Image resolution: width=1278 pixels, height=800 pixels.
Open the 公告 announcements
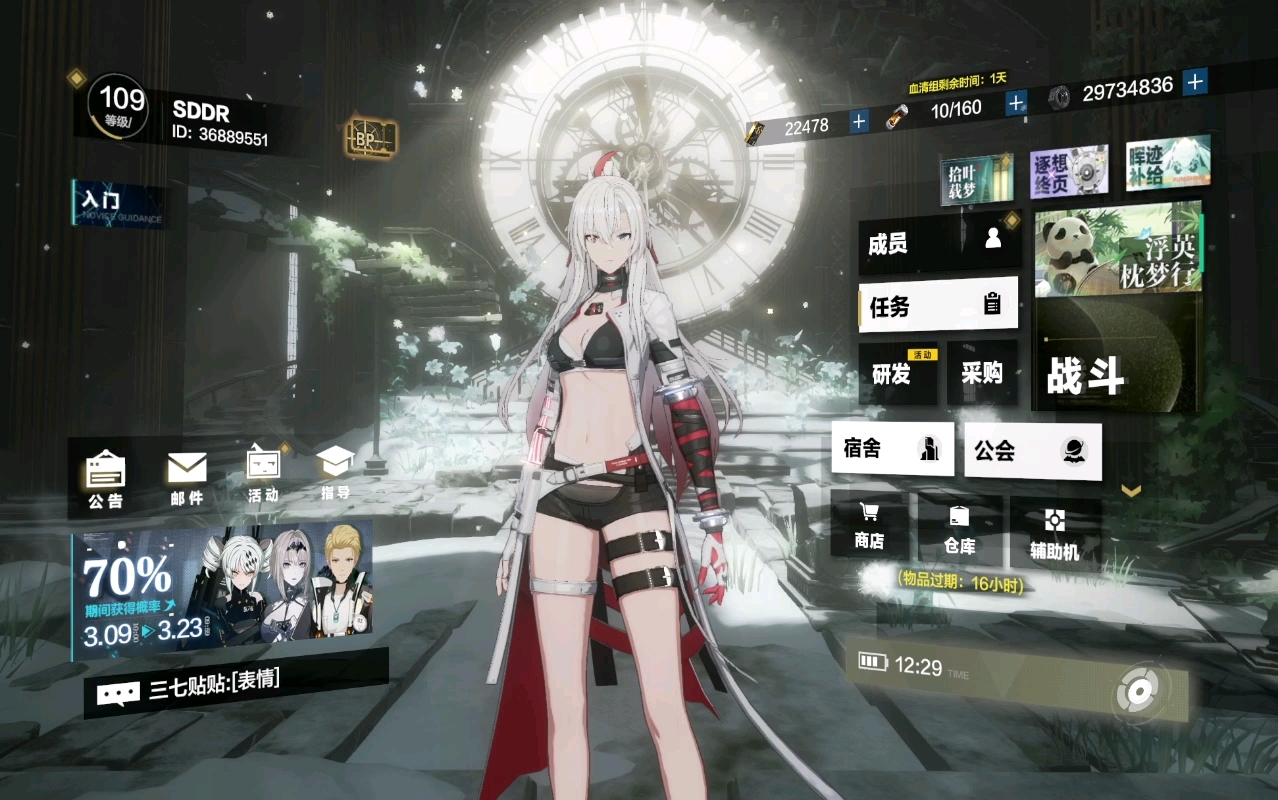pyautogui.click(x=105, y=478)
